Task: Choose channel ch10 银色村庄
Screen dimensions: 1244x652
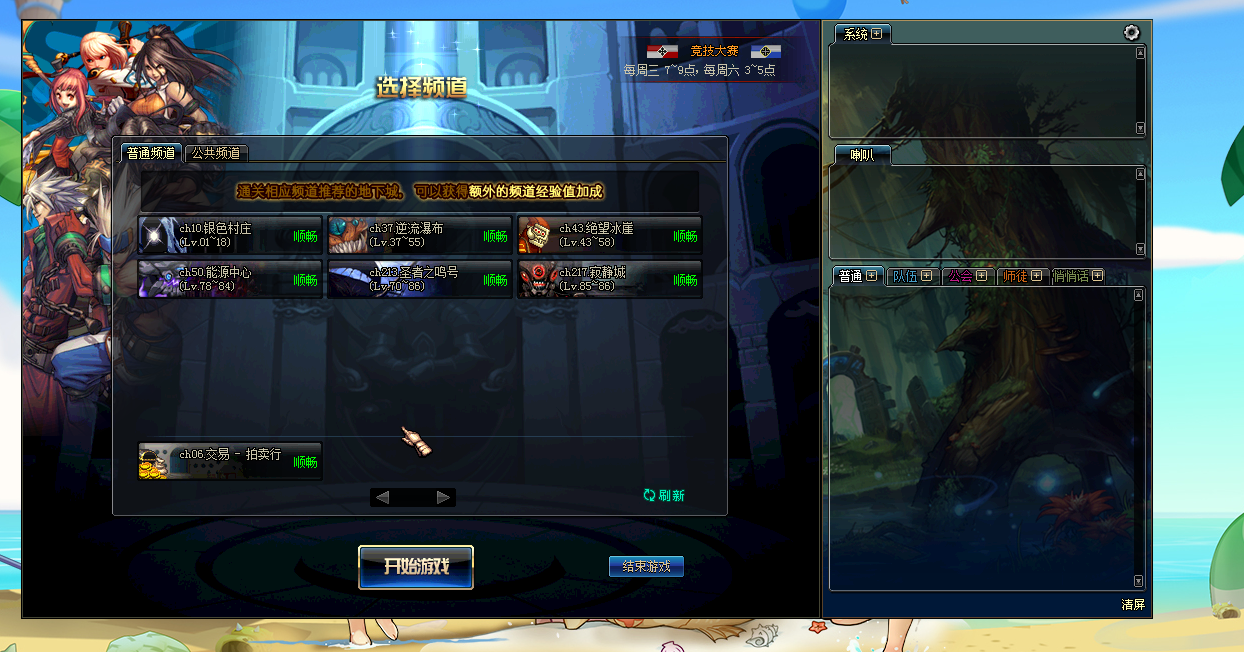Action: click(230, 235)
